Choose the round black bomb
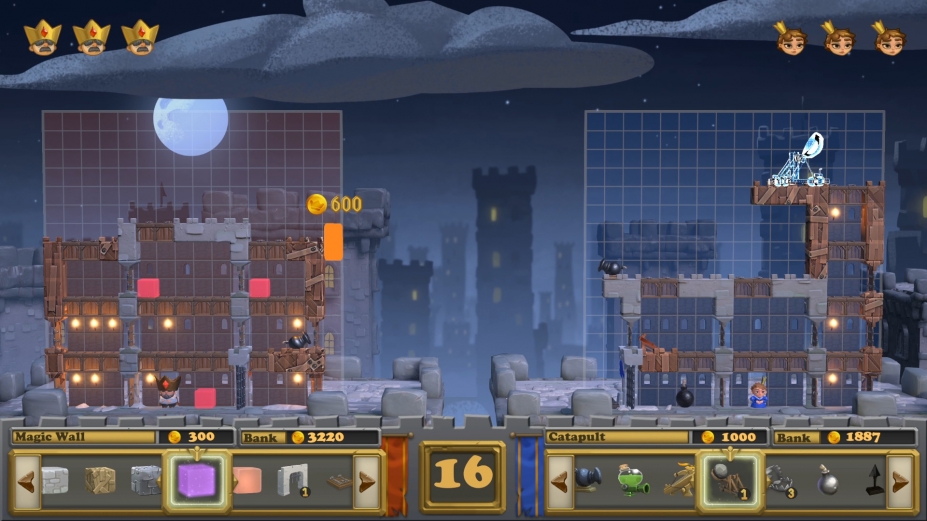 pyautogui.click(x=828, y=481)
